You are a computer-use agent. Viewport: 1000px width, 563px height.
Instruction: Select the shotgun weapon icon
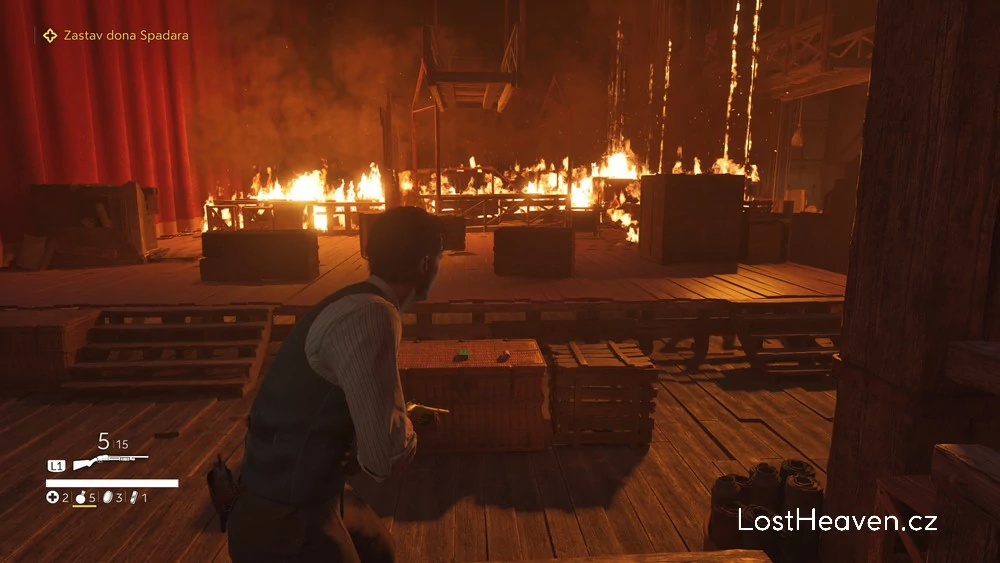[x=109, y=462]
